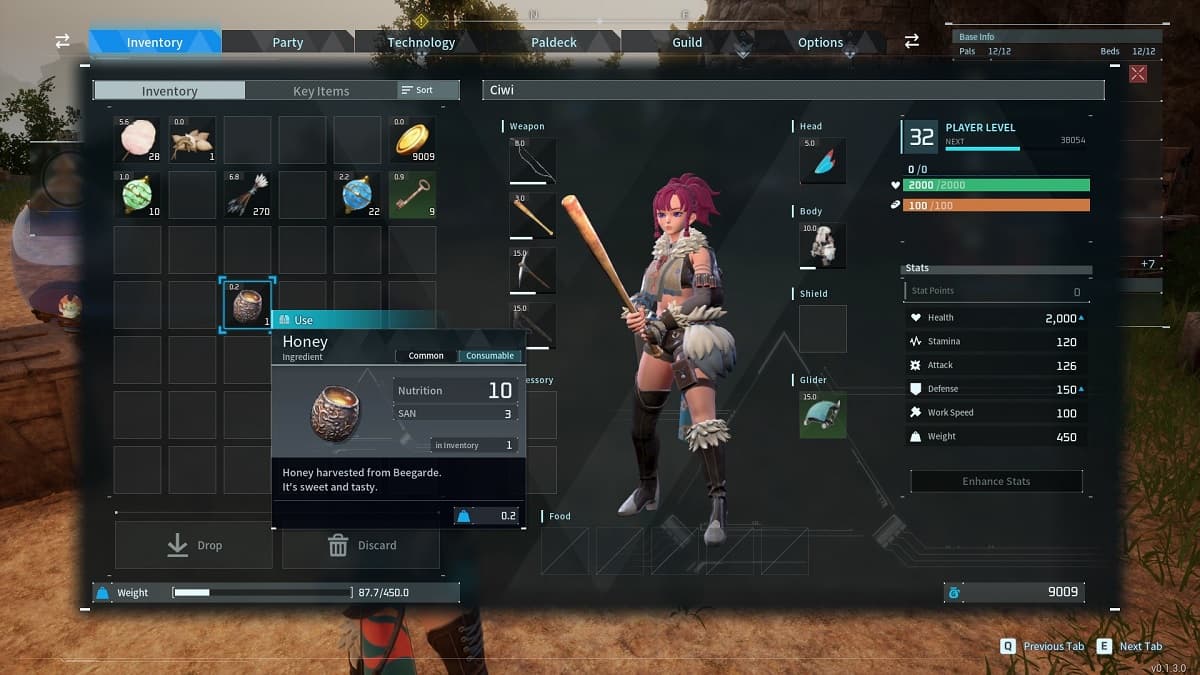Drop the selected item
Image resolution: width=1200 pixels, height=675 pixels.
pyautogui.click(x=194, y=545)
